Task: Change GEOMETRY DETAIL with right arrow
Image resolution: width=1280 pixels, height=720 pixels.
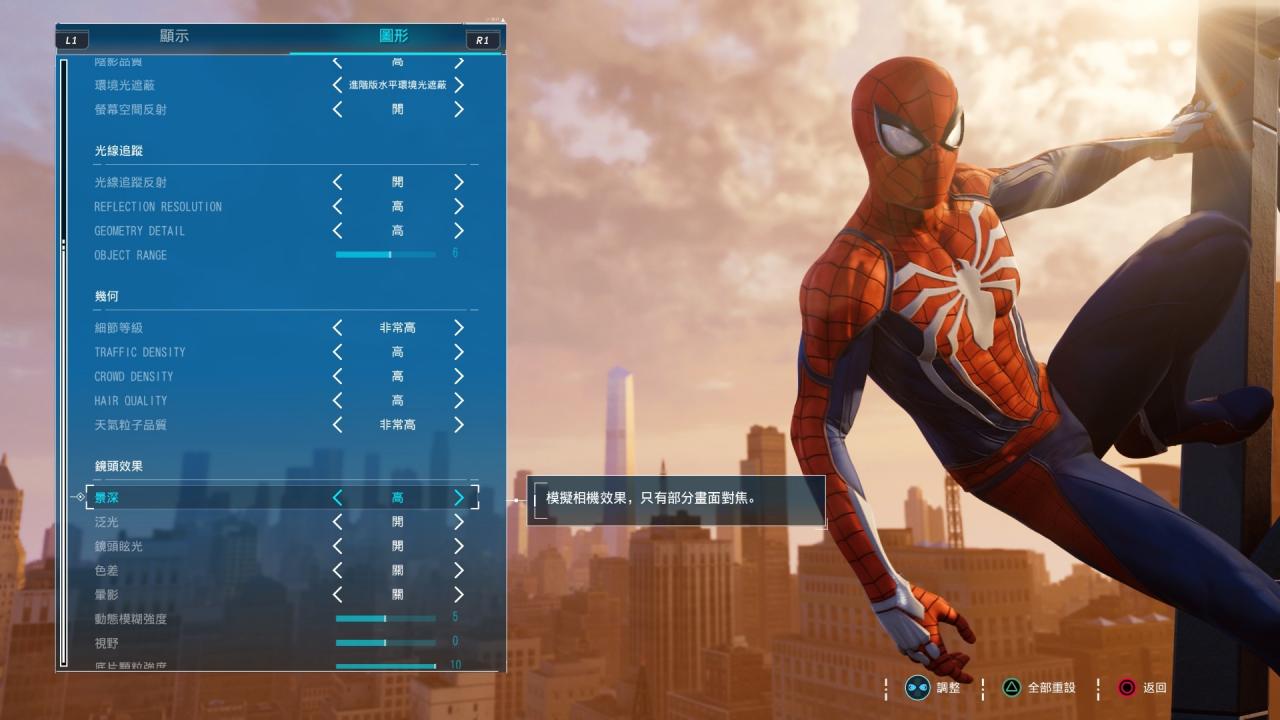Action: [x=459, y=231]
